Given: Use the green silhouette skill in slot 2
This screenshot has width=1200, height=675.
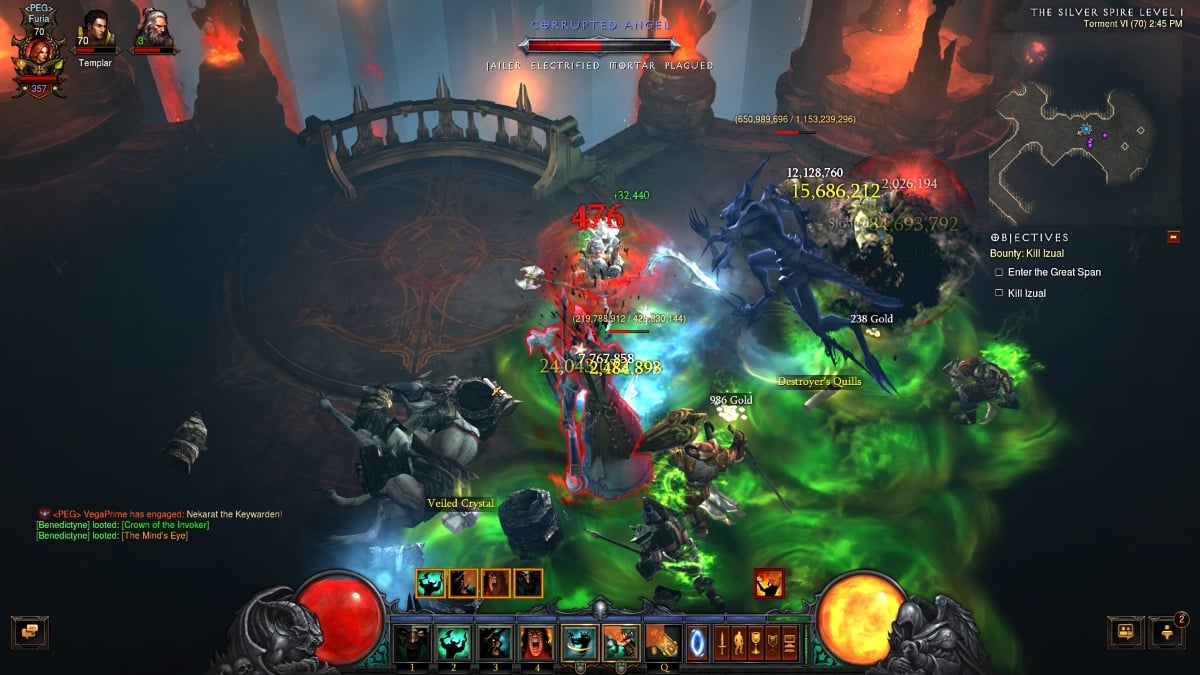Looking at the screenshot, I should (x=452, y=642).
